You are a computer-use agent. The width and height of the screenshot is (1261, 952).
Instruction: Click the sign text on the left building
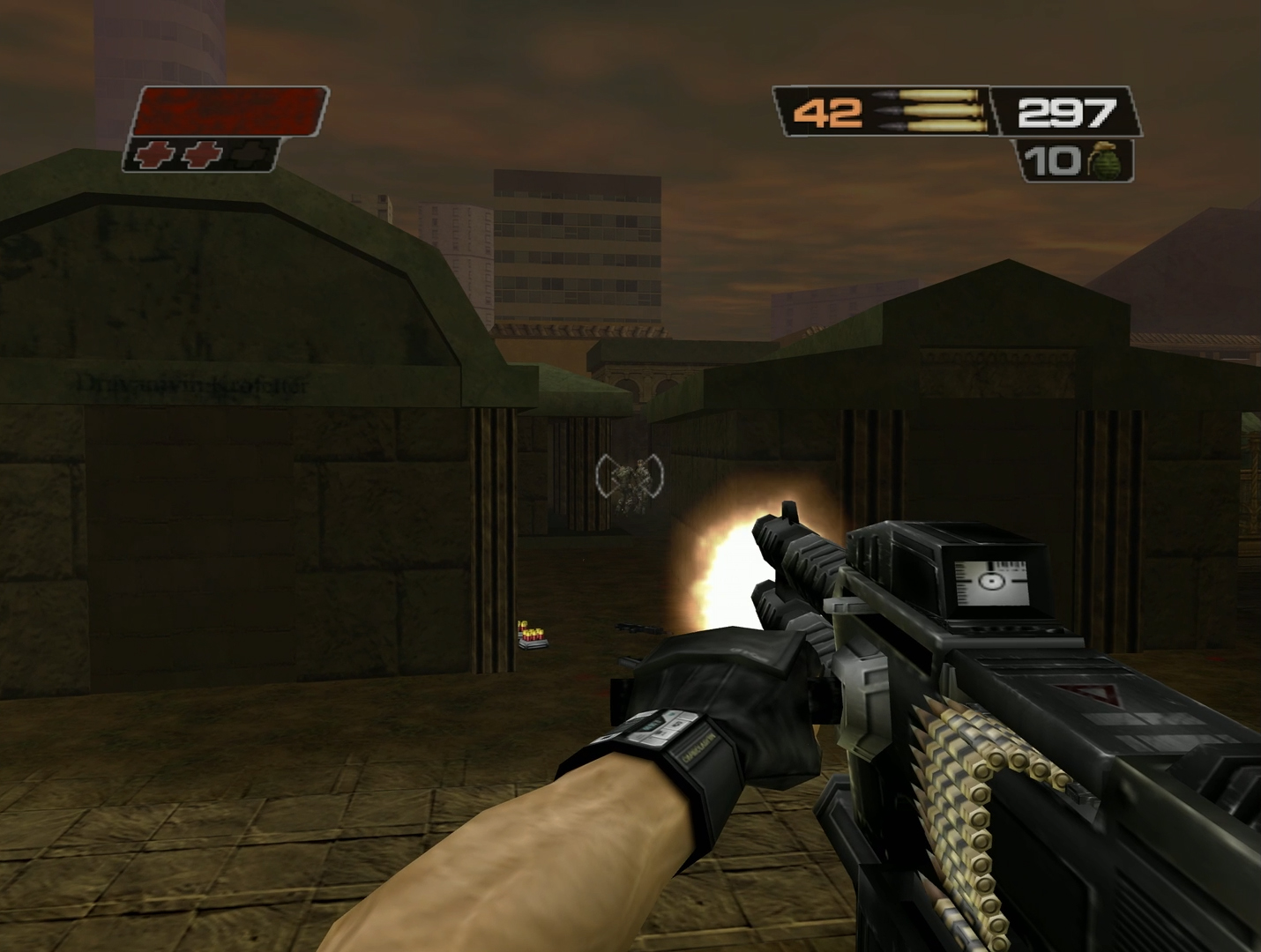[x=190, y=381]
